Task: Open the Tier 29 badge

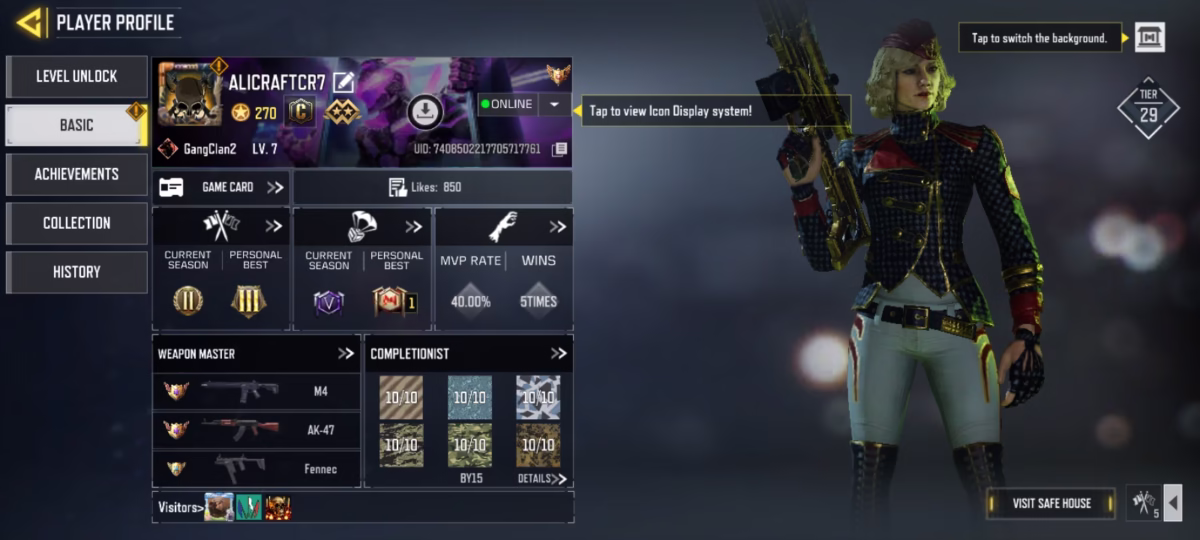Action: [x=1148, y=107]
